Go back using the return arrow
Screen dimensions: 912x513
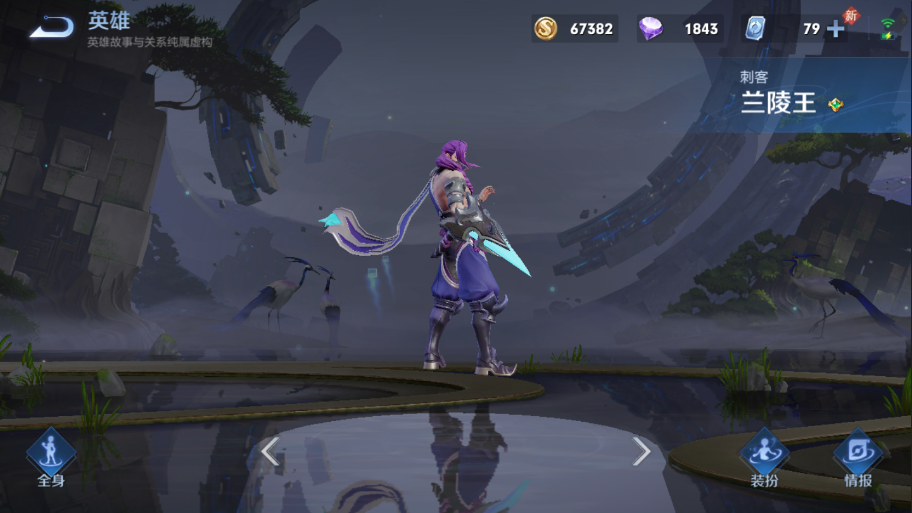(x=51, y=28)
